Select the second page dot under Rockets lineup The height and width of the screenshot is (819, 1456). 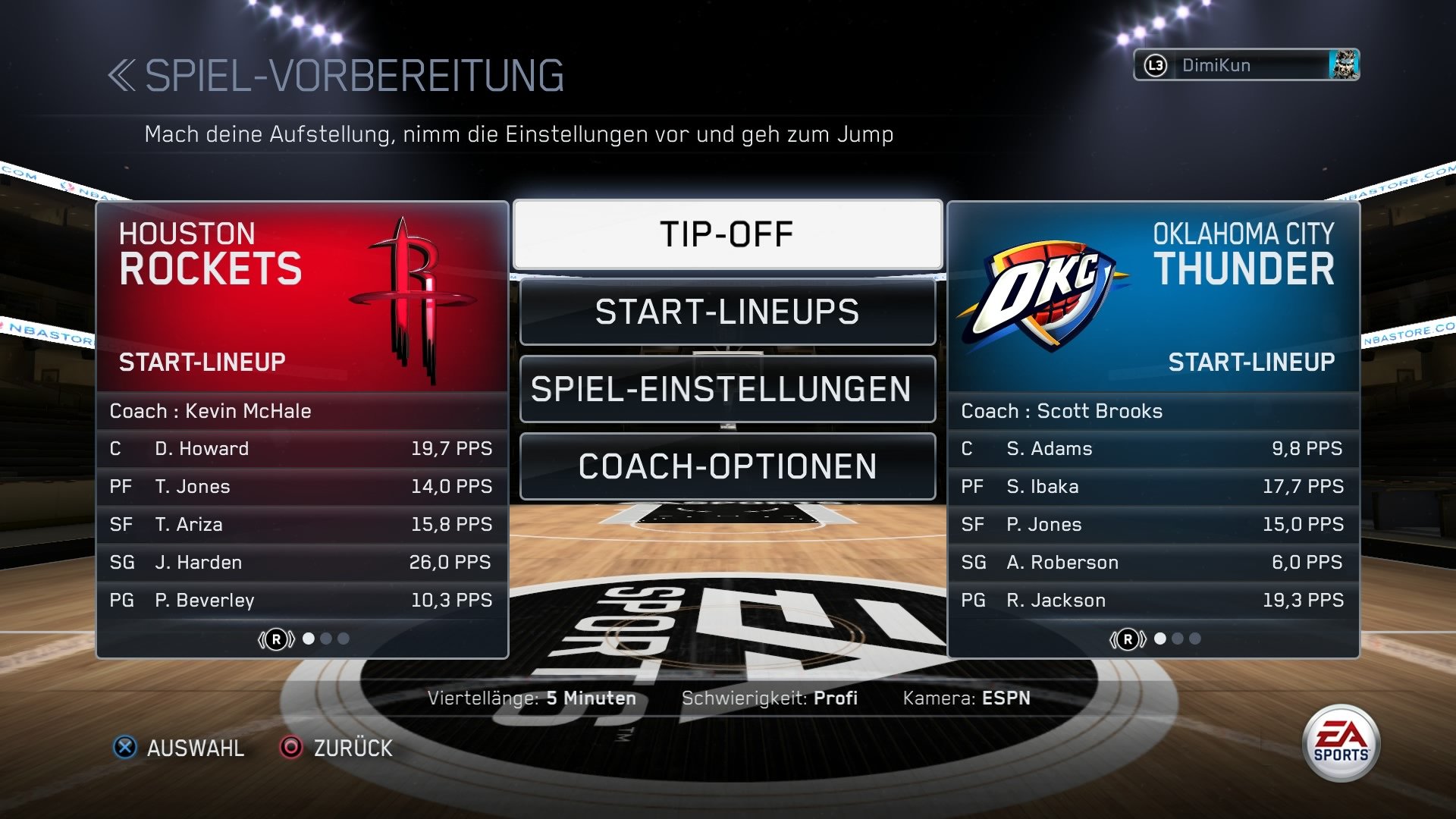coord(327,639)
